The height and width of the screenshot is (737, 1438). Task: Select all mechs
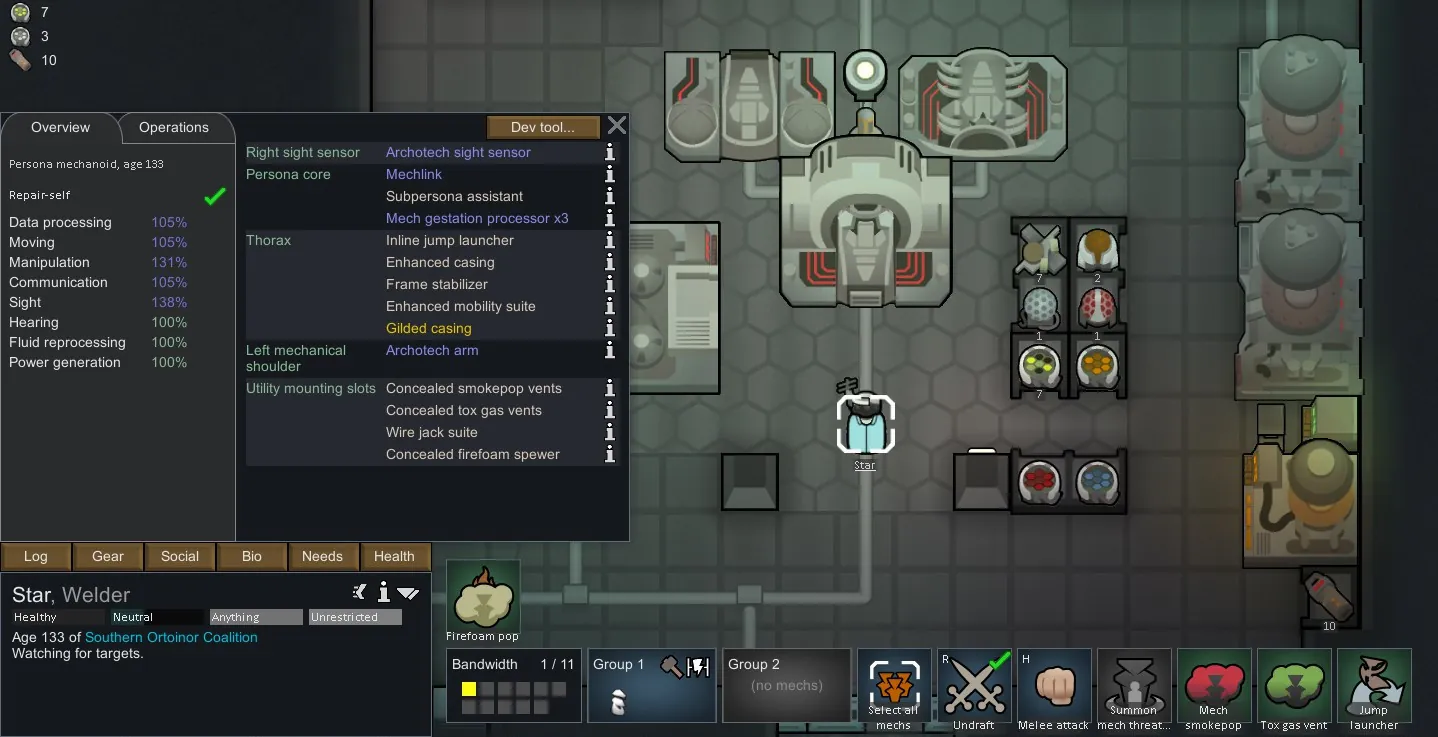(893, 689)
